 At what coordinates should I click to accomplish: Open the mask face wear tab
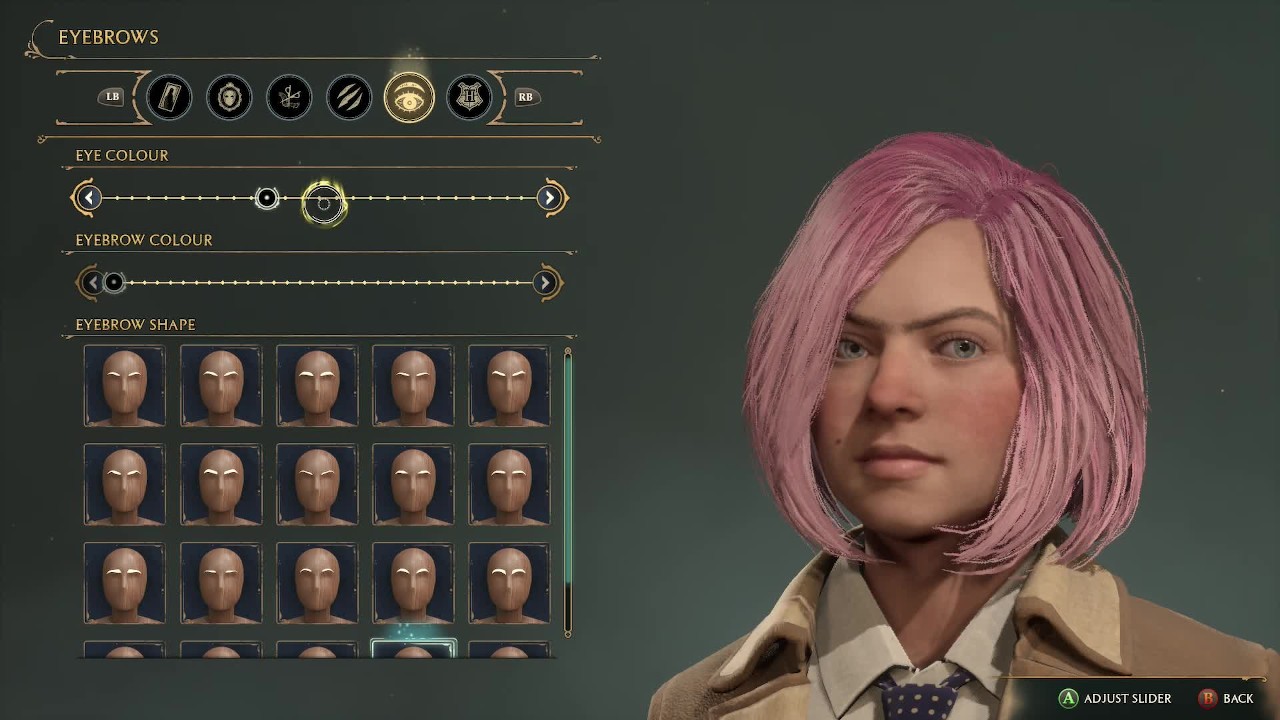click(x=229, y=97)
